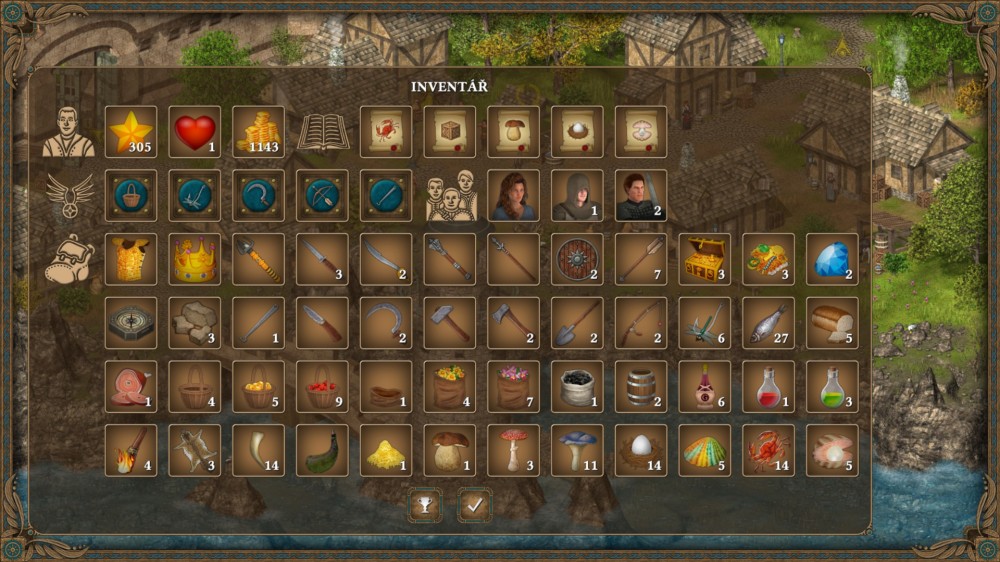The width and height of the screenshot is (1000, 562).
Task: Select the burning torch slot
Action: coord(131,450)
